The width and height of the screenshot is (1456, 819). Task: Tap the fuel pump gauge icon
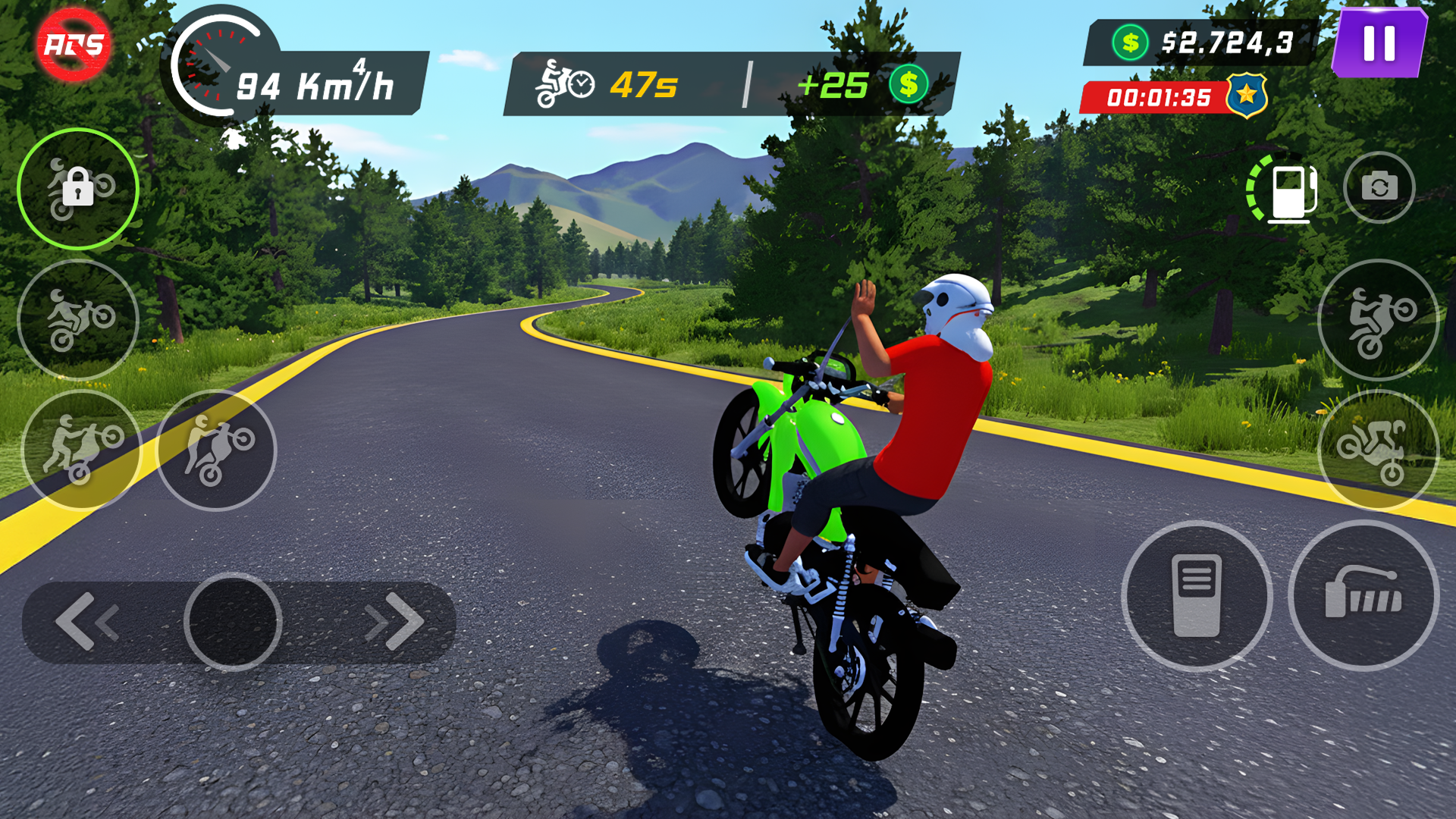1286,188
